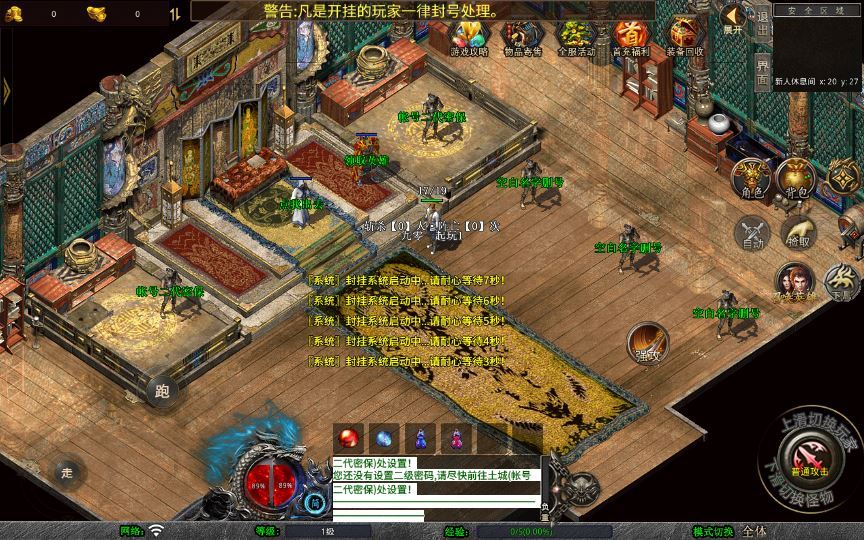Open the 全服活动 server events icon

point(576,38)
